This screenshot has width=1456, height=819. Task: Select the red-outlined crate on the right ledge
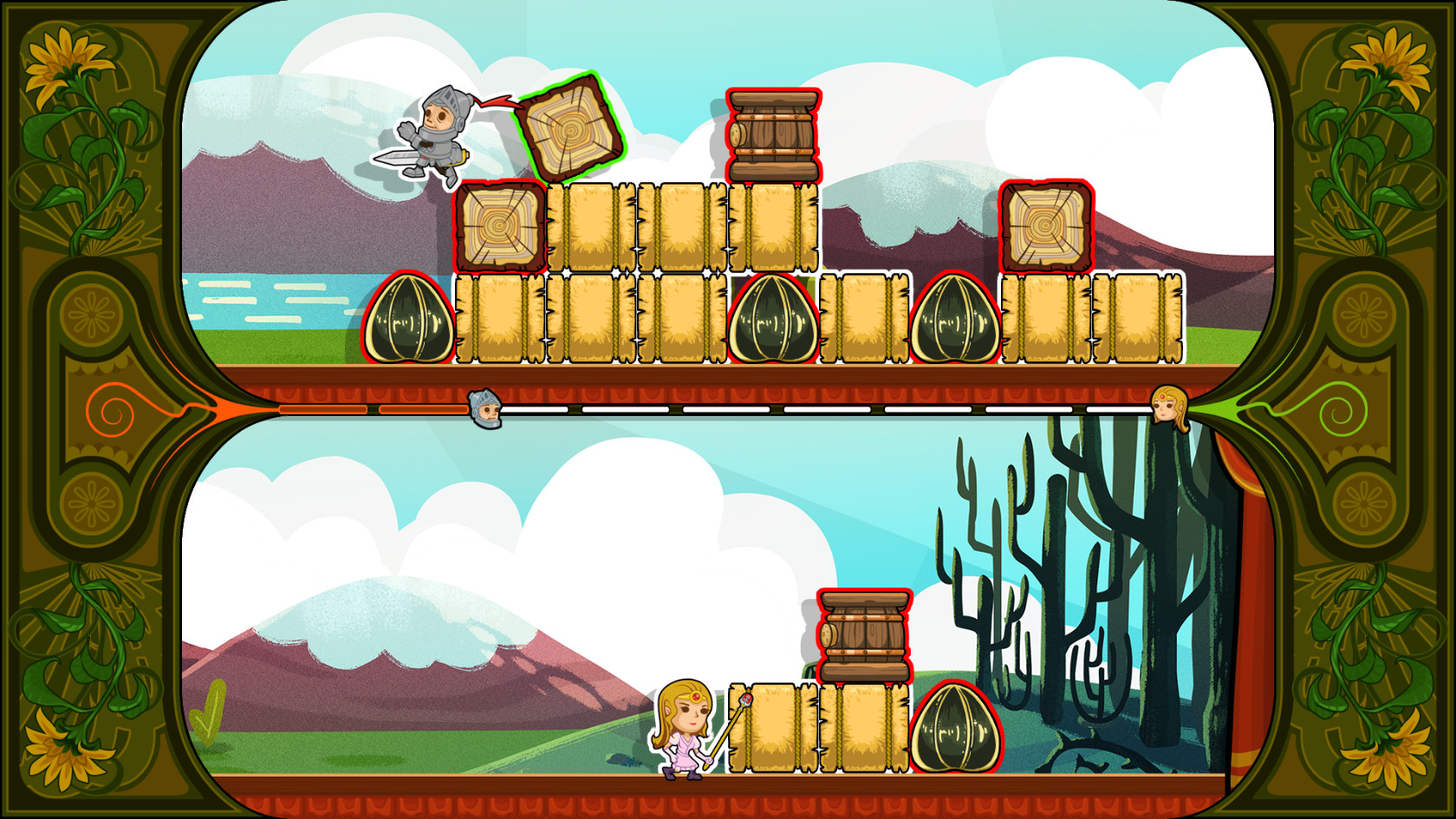pyautogui.click(x=1044, y=224)
